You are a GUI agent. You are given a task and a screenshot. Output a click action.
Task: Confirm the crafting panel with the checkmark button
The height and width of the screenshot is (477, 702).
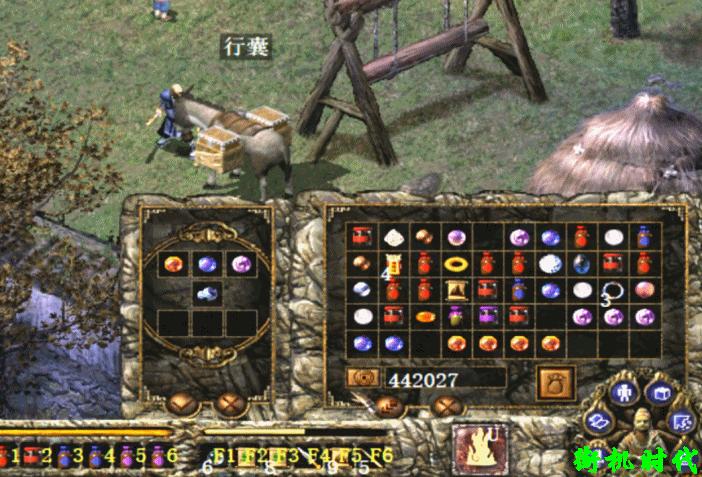pyautogui.click(x=182, y=403)
